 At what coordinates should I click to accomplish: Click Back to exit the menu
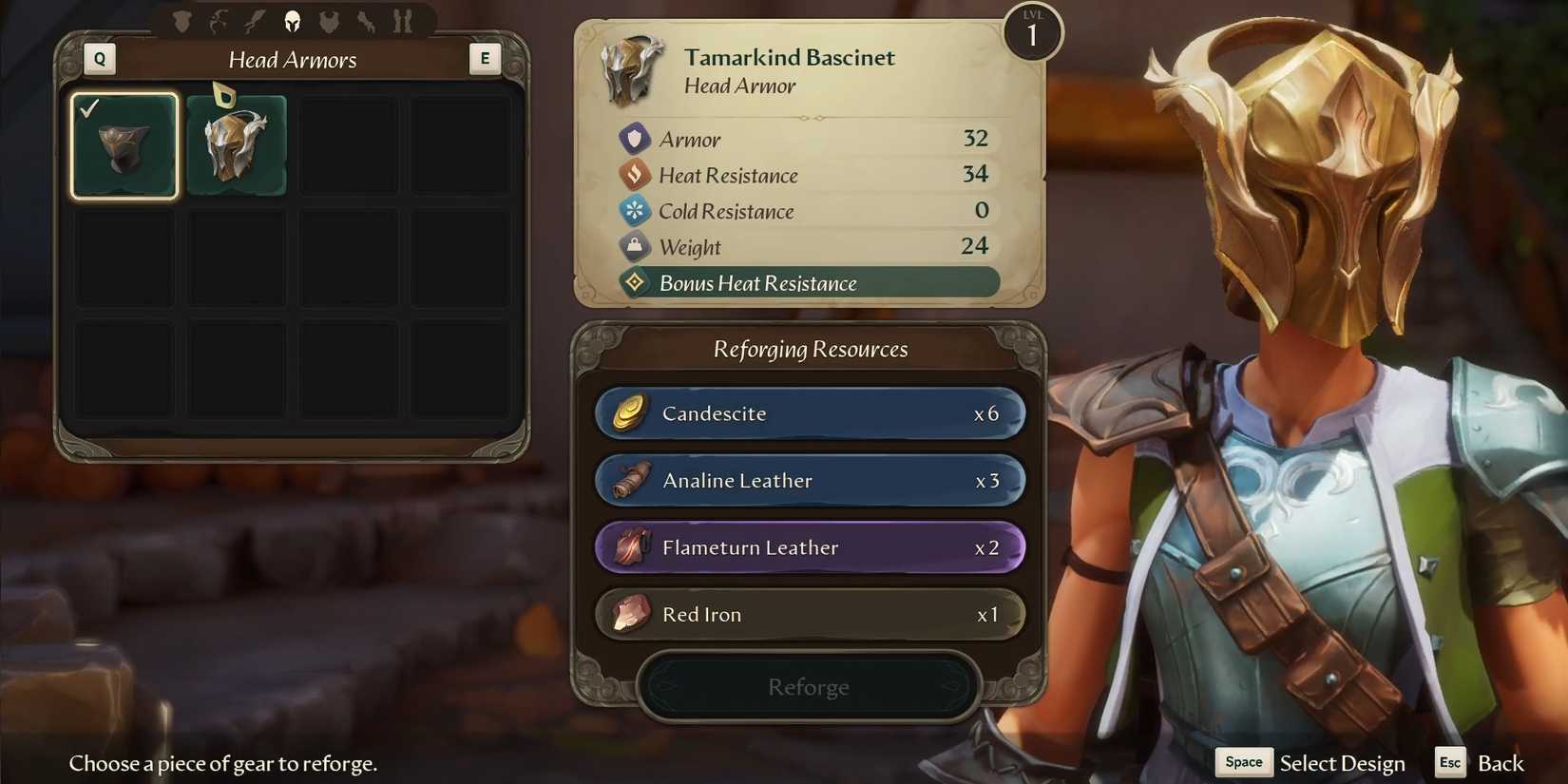(1500, 762)
